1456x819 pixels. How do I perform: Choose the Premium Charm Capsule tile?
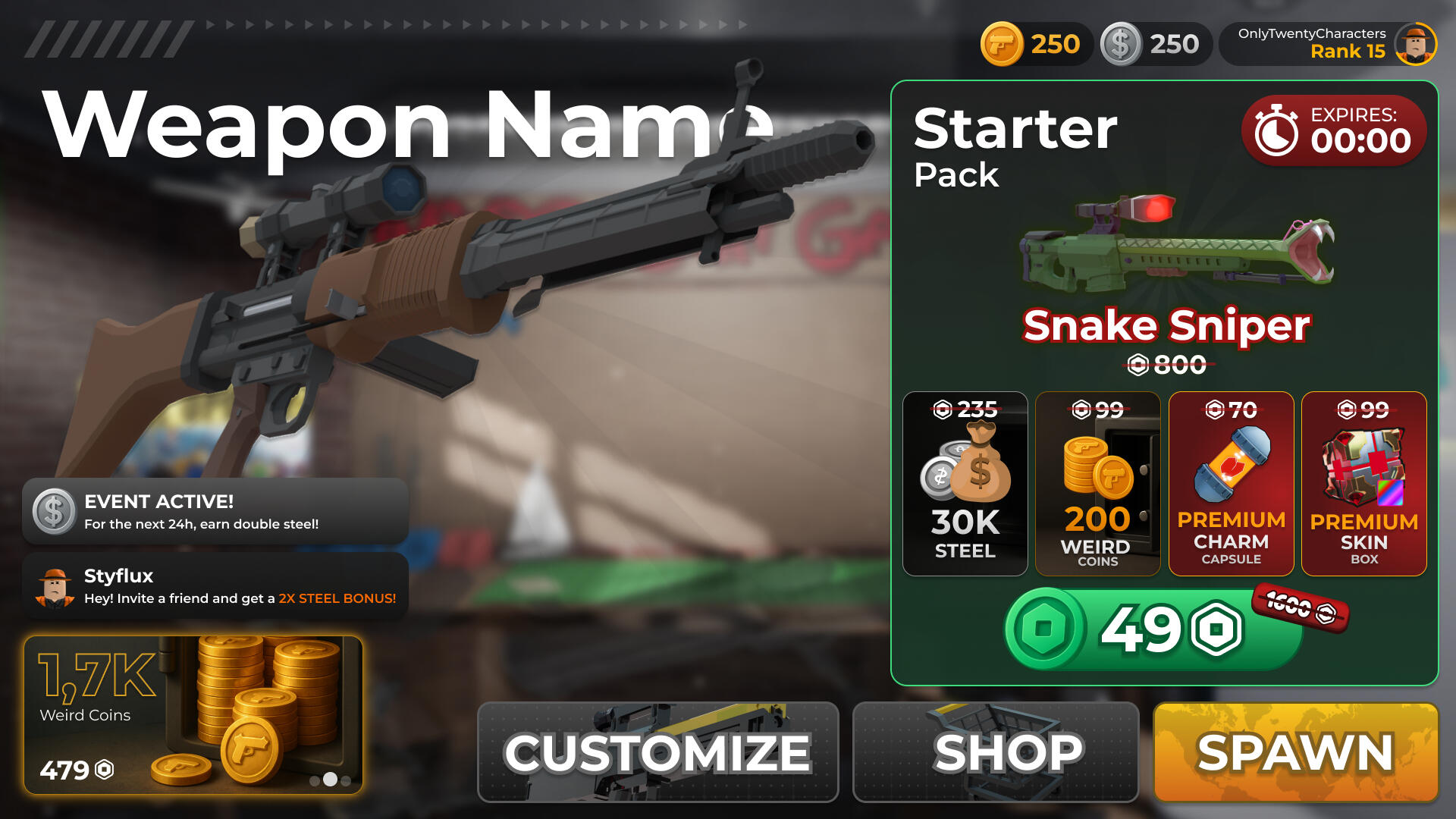click(x=1231, y=484)
